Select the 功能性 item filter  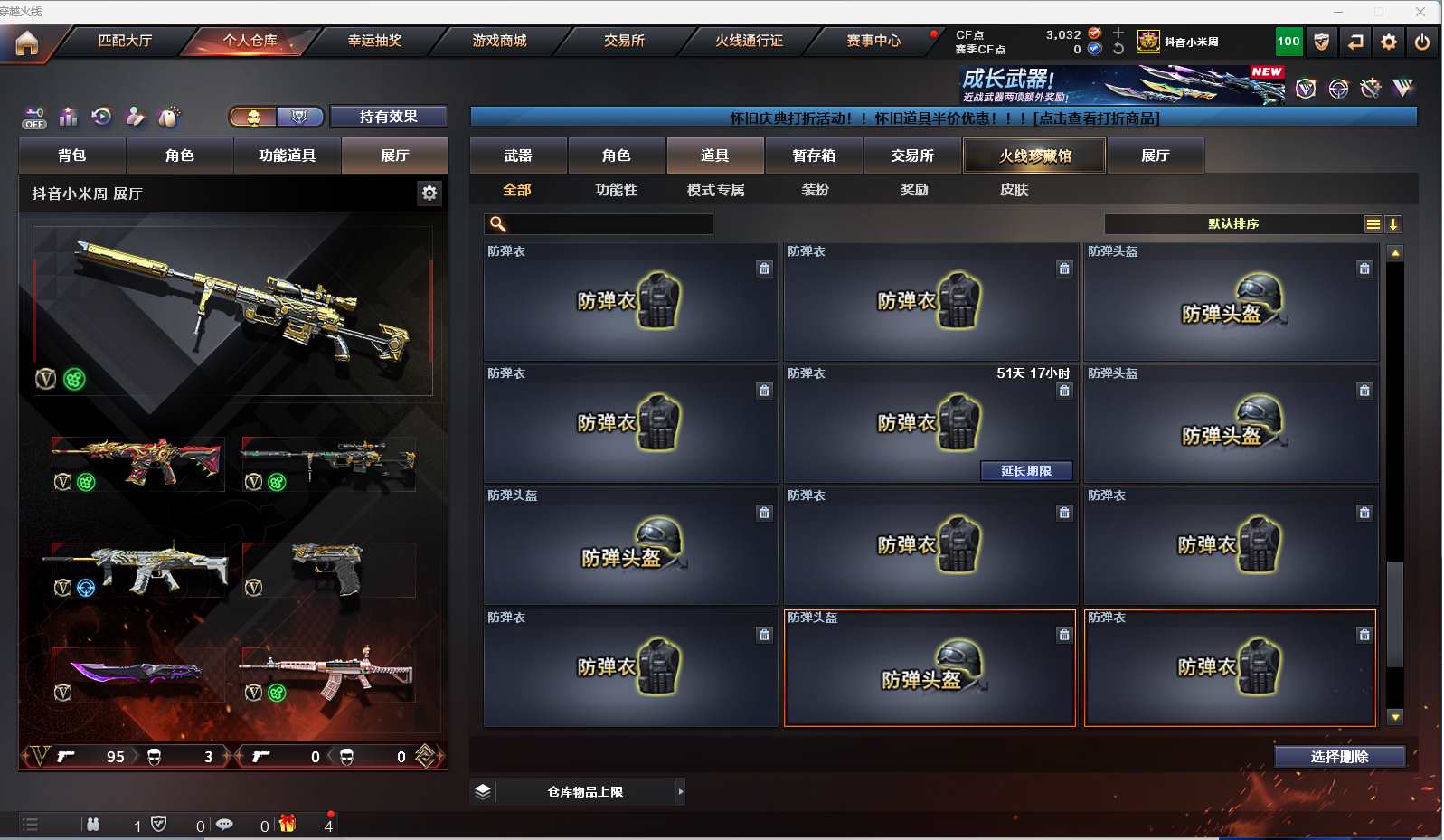(x=616, y=190)
